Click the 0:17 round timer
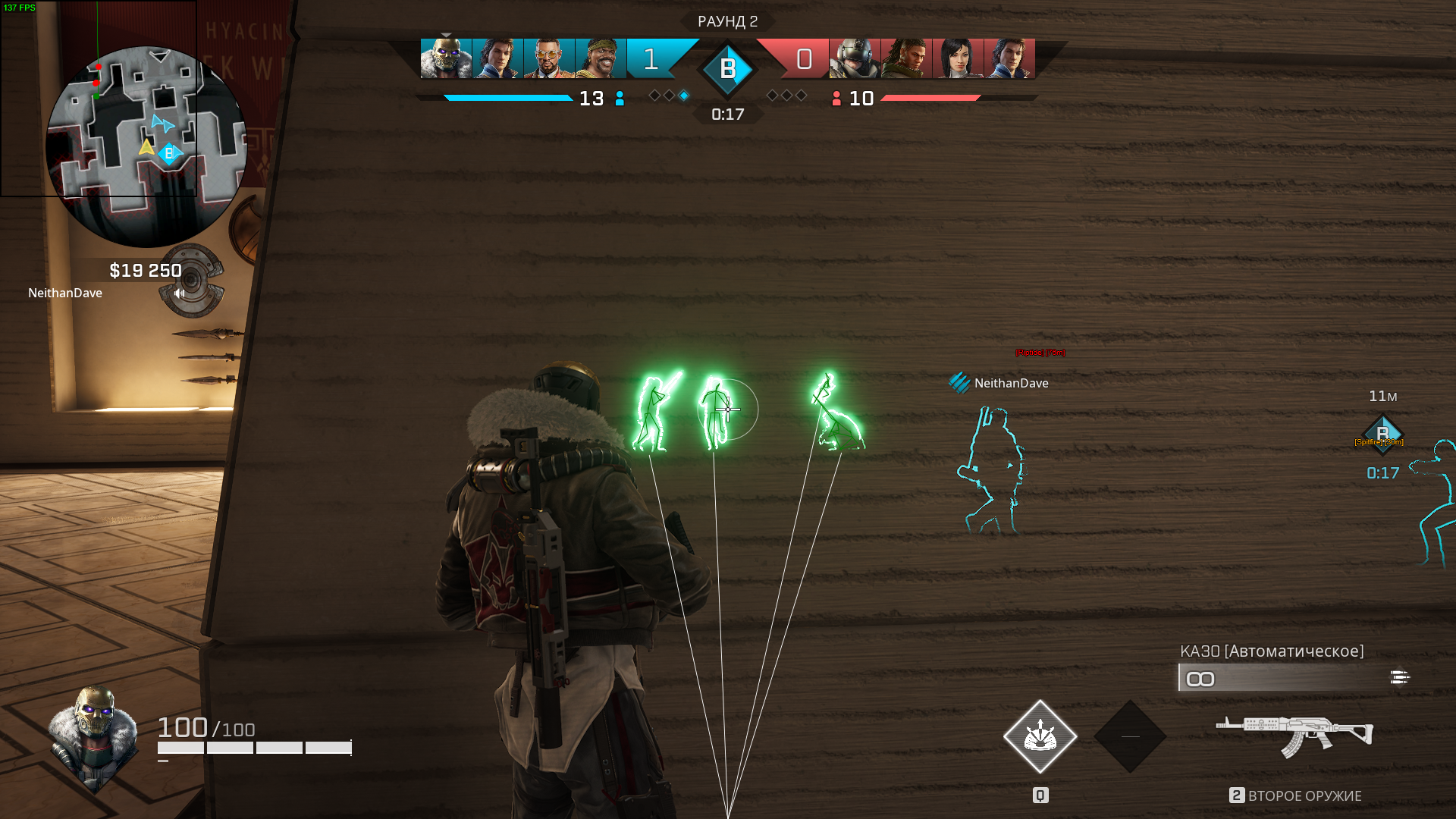1456x819 pixels. click(x=727, y=115)
